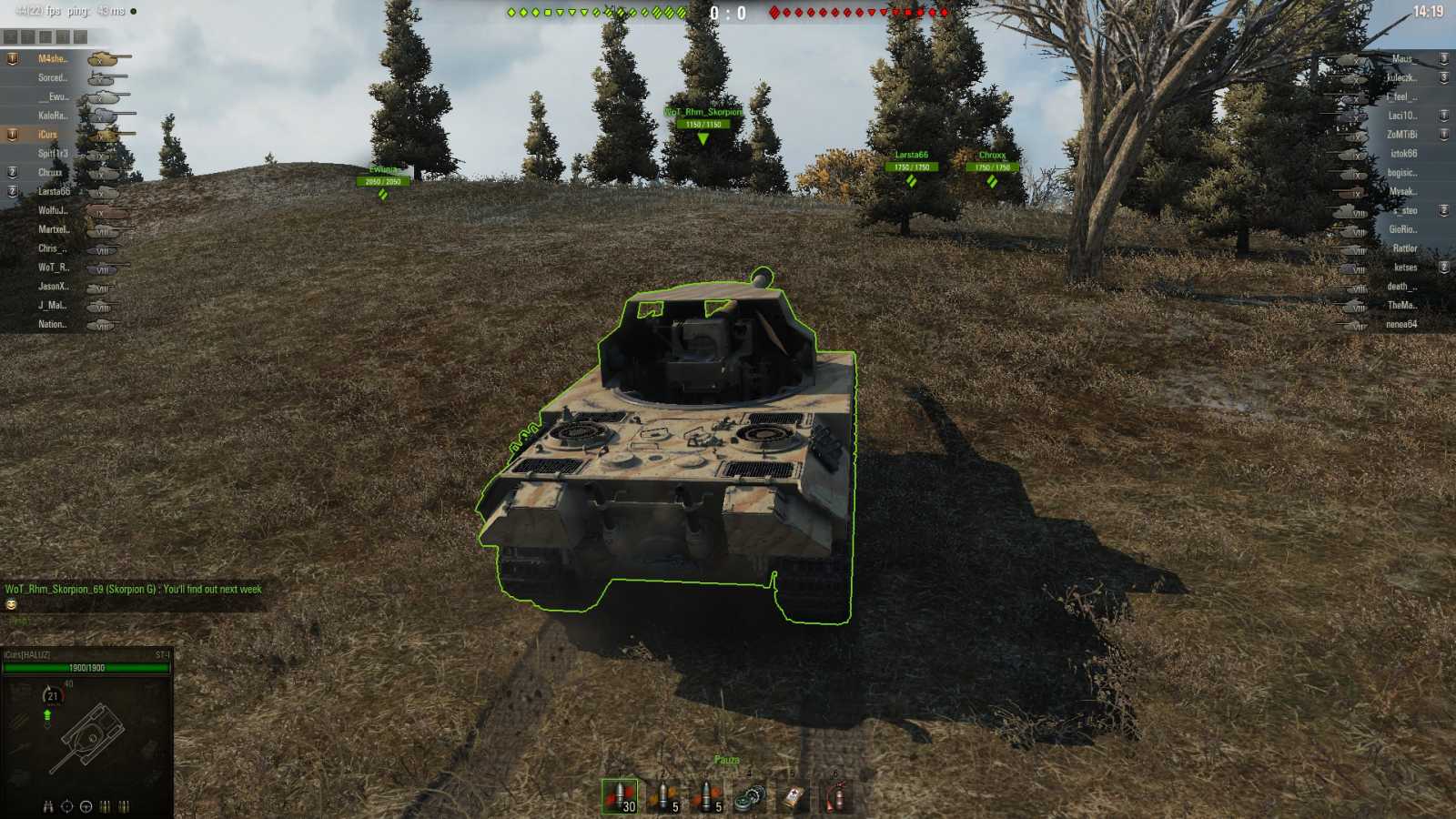This screenshot has height=819, width=1456.
Task: Click the Pauza label above the ammo bar
Action: [728, 757]
